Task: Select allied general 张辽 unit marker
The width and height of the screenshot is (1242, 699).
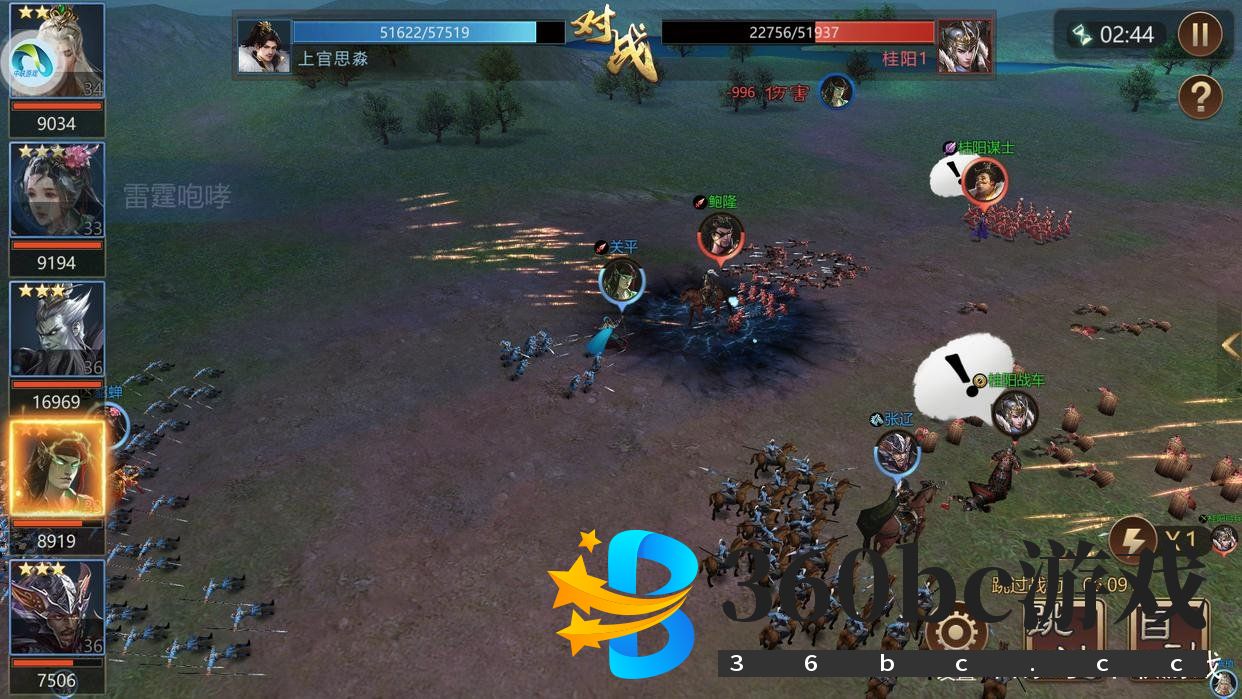Action: (x=897, y=452)
